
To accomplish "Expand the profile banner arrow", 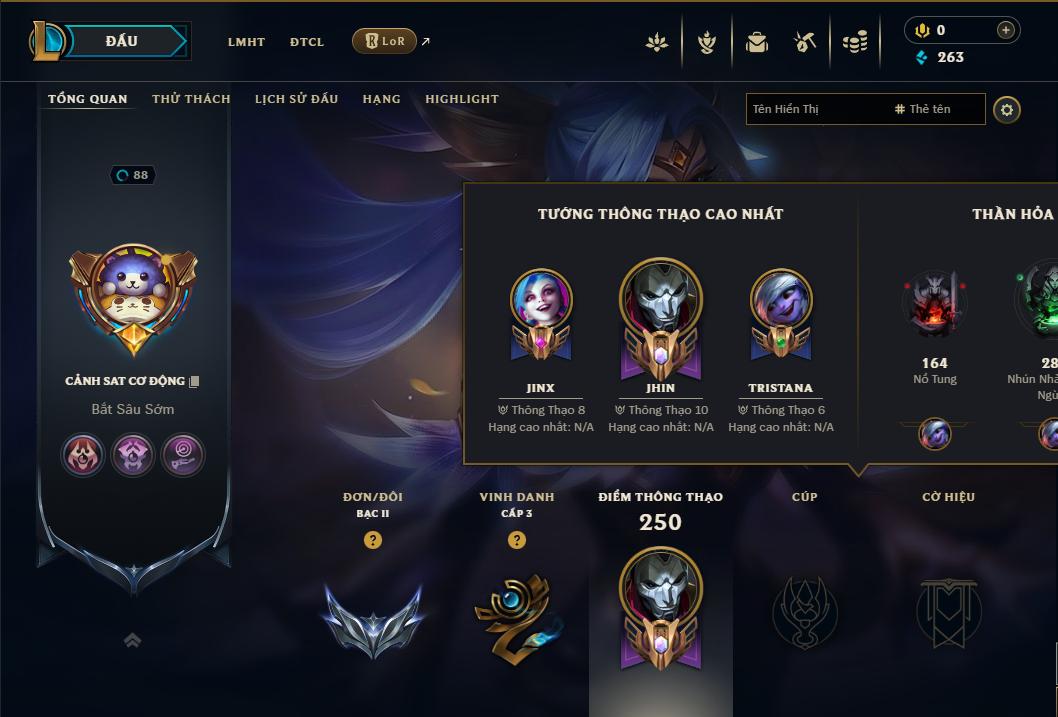I will coord(132,640).
